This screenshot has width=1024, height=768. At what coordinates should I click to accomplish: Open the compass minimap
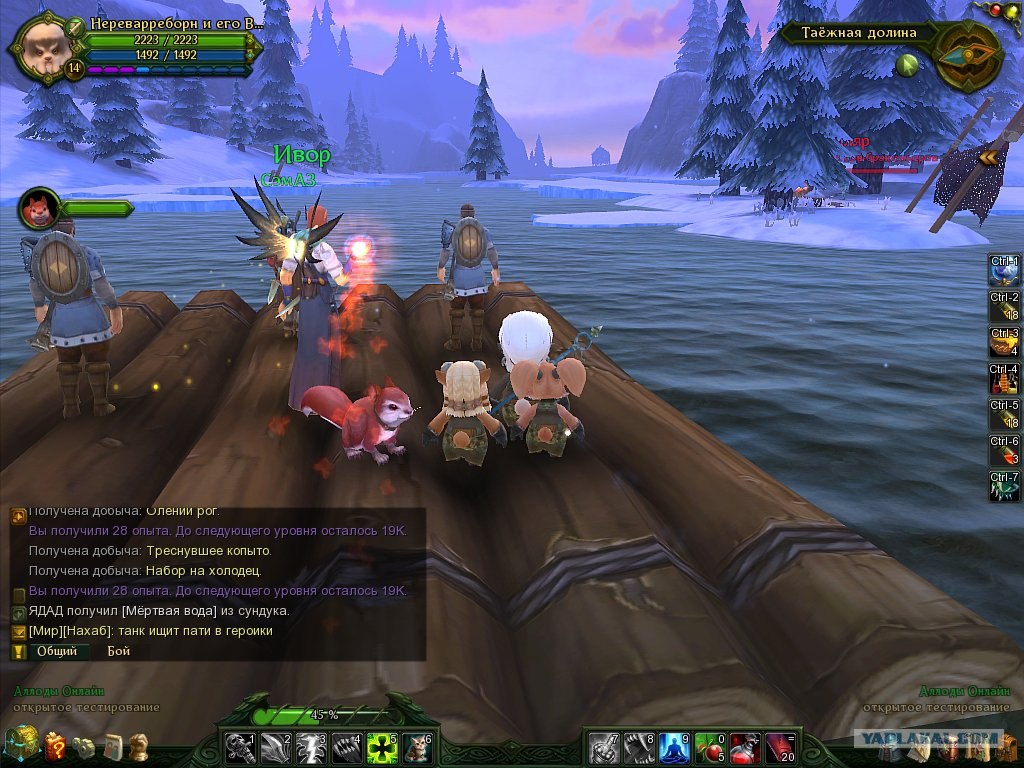click(x=966, y=54)
